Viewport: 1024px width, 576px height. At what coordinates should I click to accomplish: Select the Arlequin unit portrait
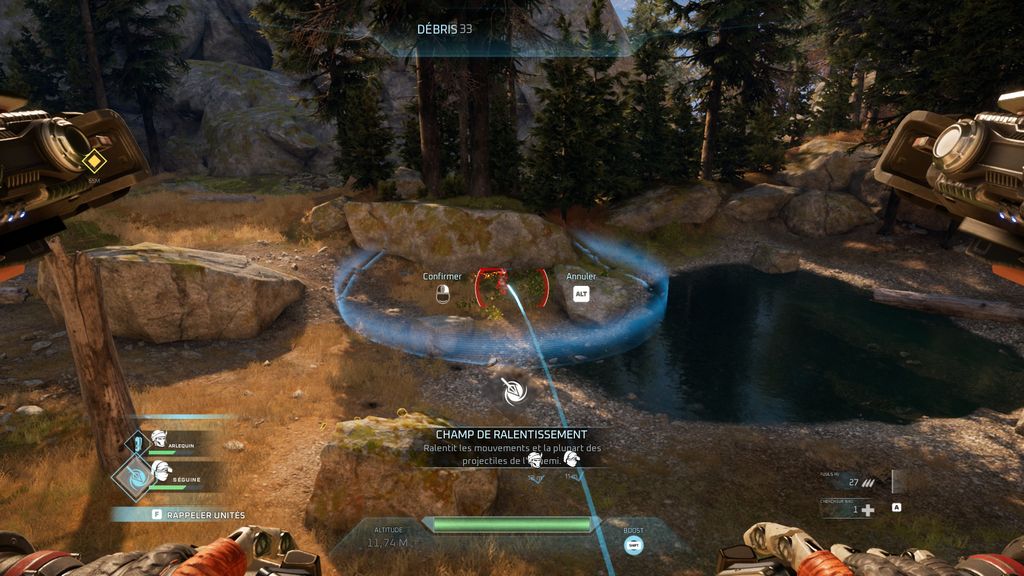159,438
